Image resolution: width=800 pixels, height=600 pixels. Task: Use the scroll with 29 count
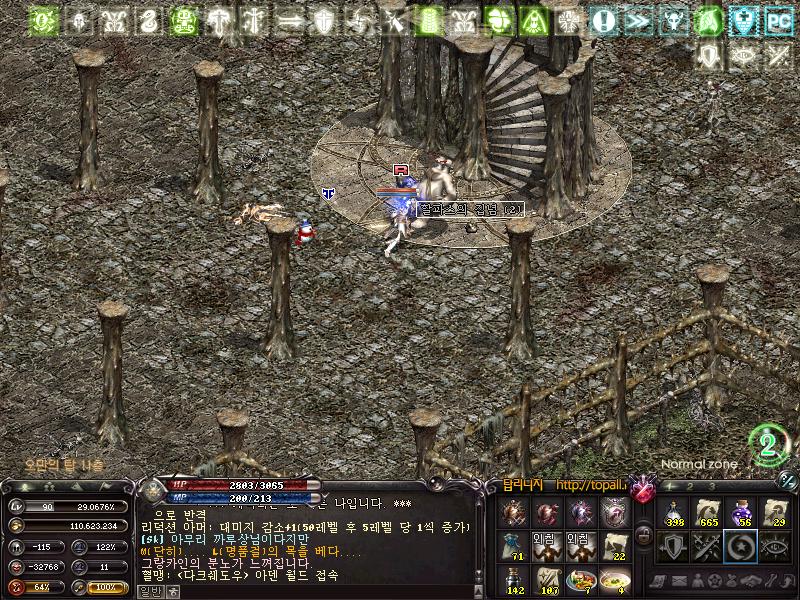(775, 514)
